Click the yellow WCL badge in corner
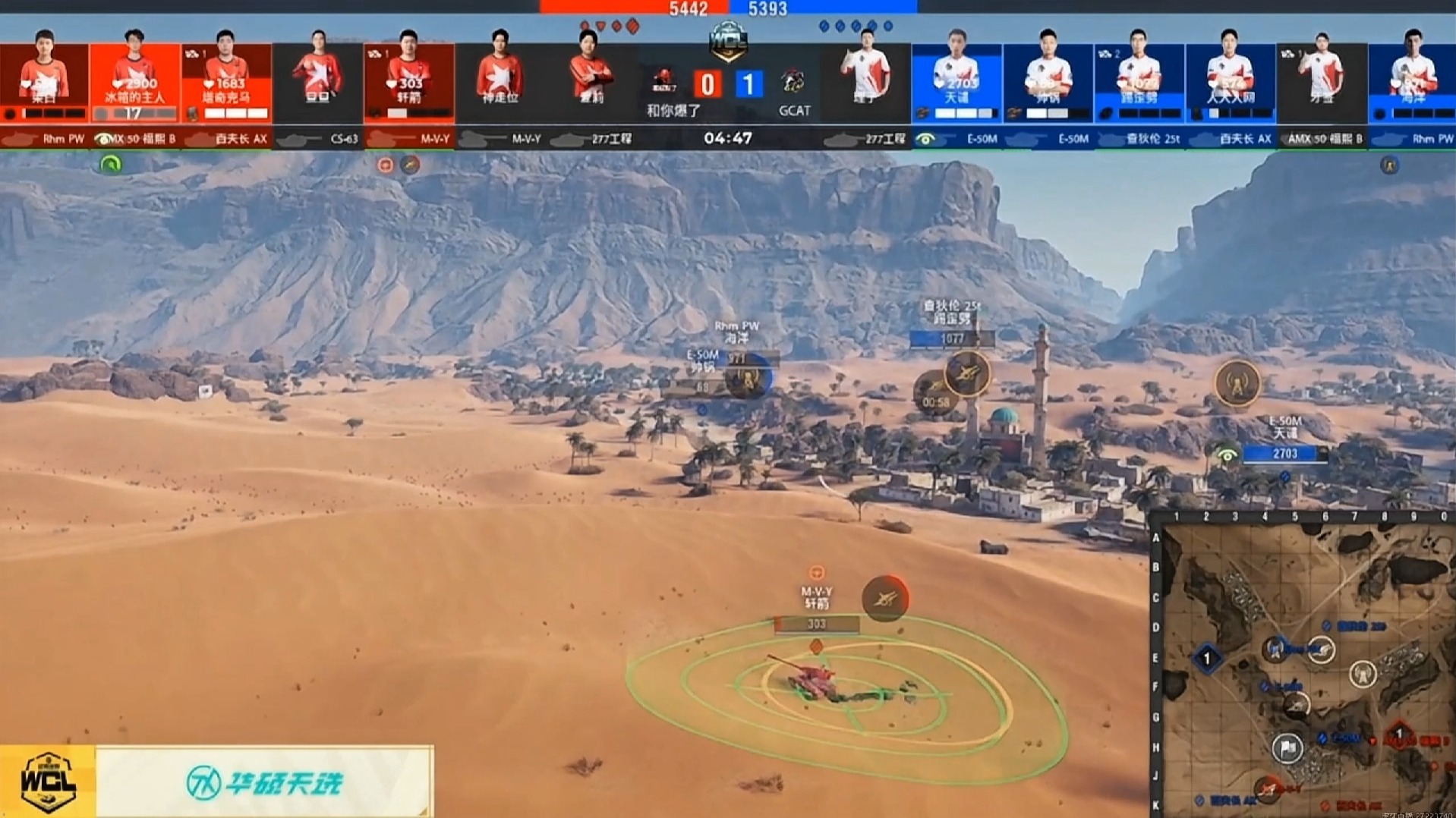This screenshot has height=818, width=1456. coord(48,782)
